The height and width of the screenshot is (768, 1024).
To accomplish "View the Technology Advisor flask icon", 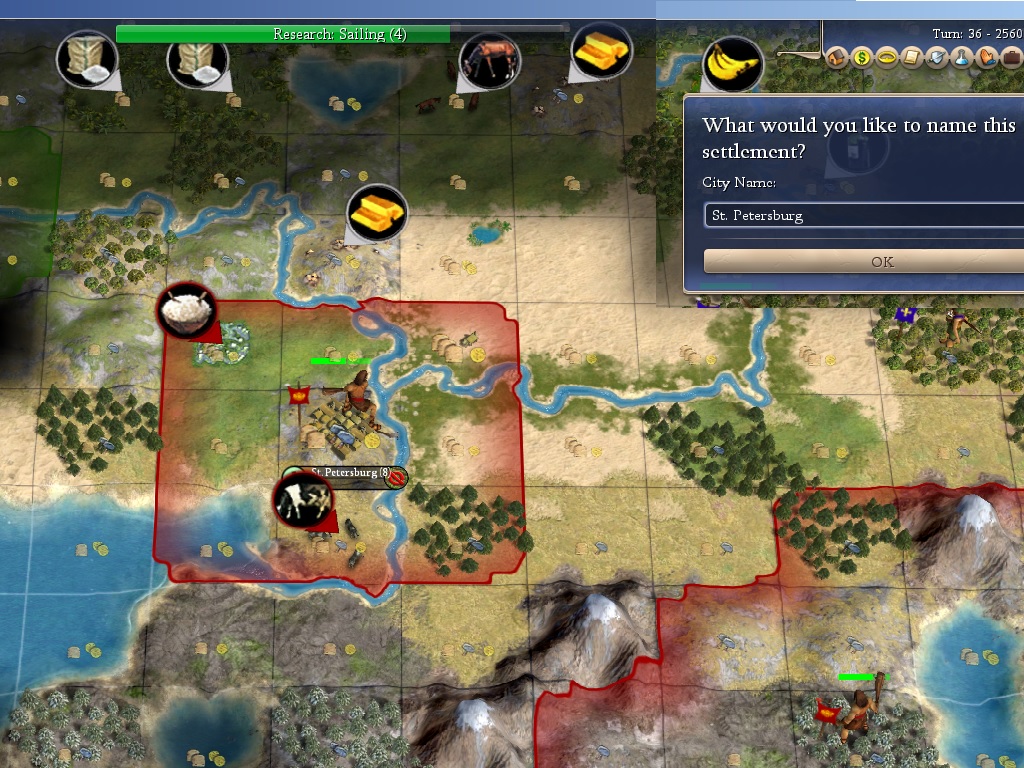I will click(960, 58).
